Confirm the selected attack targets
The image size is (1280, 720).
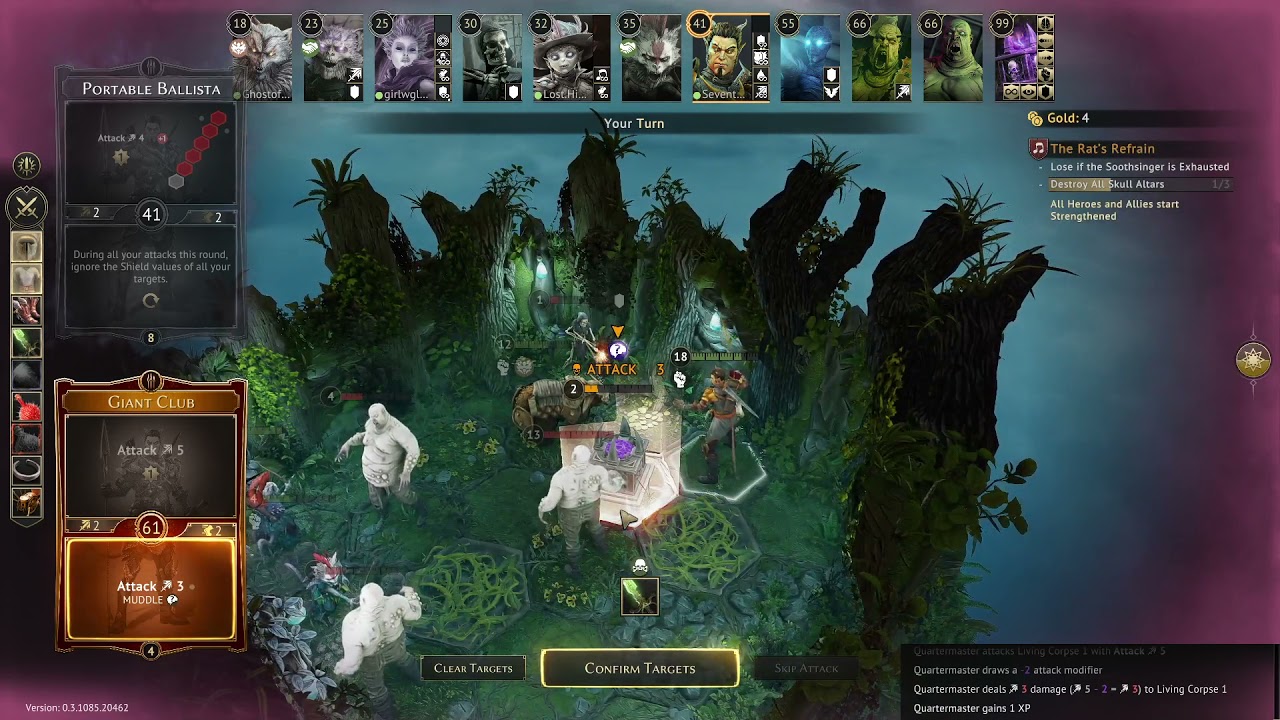point(640,668)
